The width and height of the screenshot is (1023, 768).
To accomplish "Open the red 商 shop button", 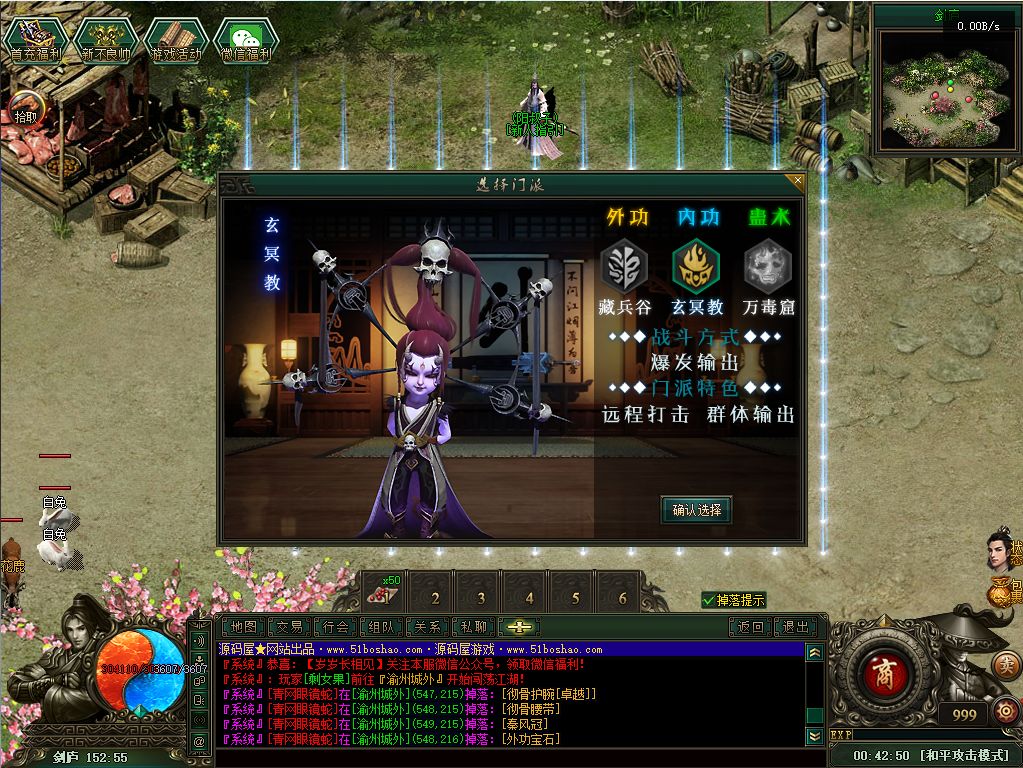I will tap(882, 669).
